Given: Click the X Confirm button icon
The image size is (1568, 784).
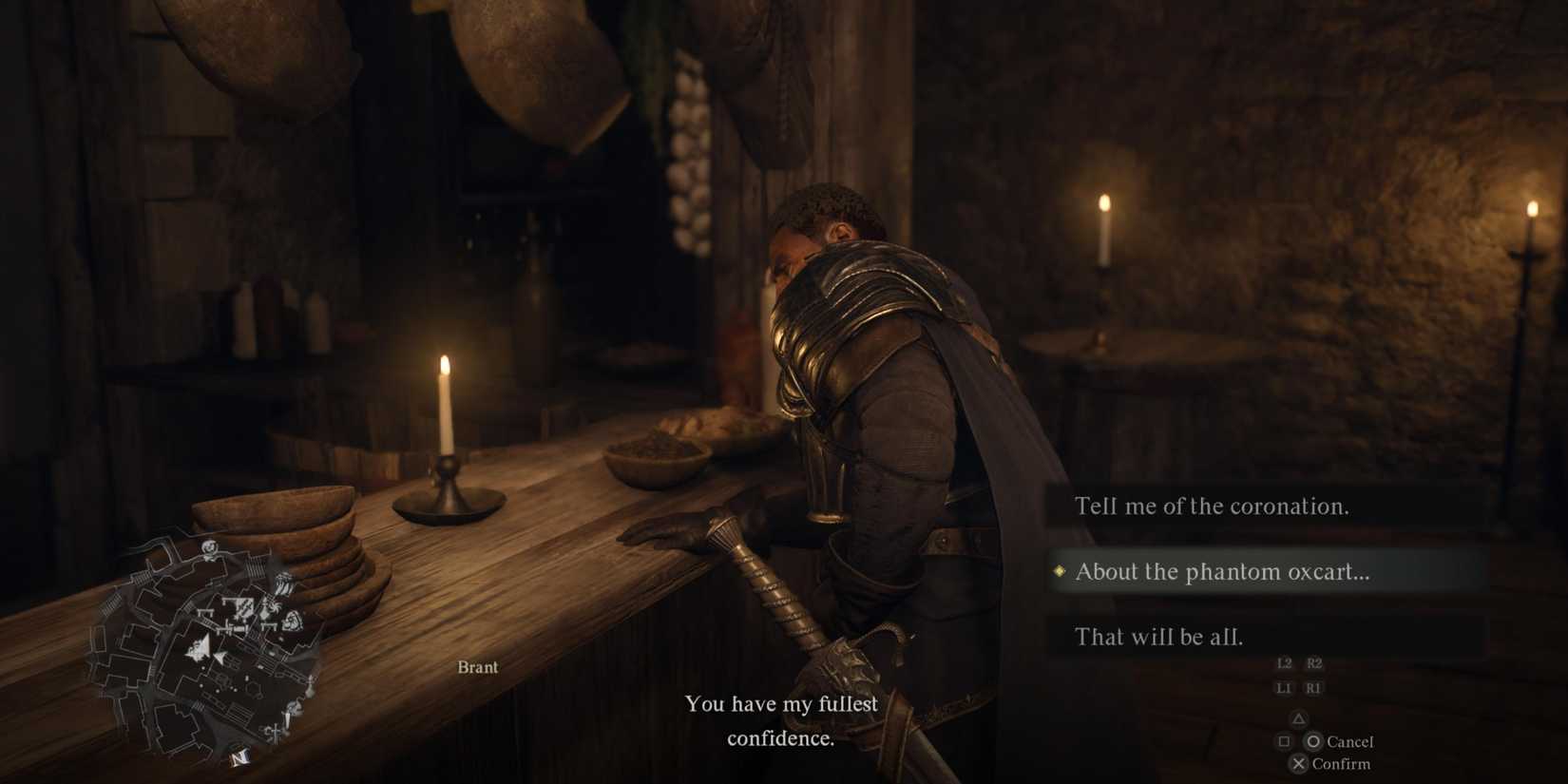Looking at the screenshot, I should tap(1299, 764).
